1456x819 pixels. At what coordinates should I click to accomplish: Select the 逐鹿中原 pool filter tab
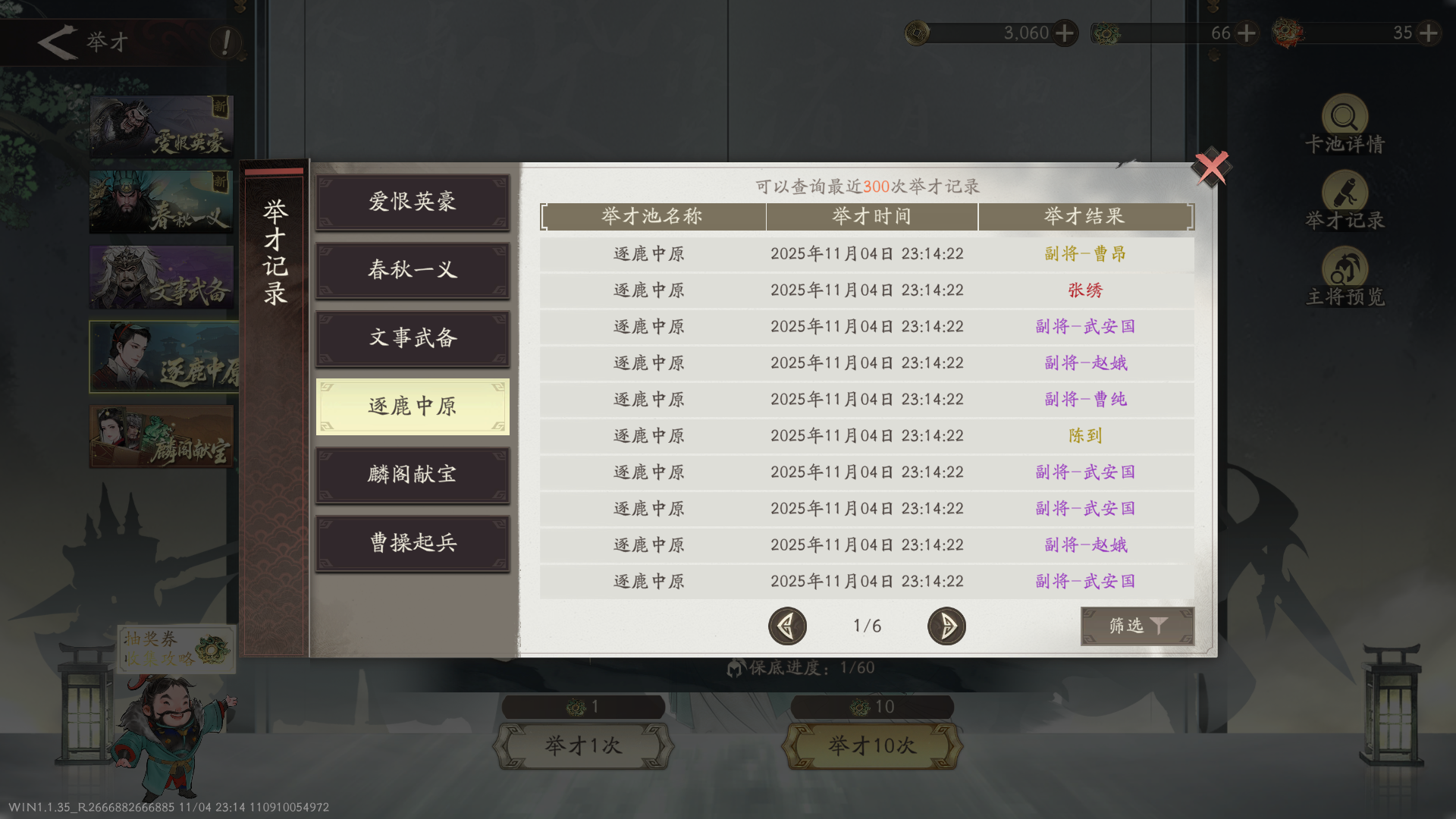pos(413,407)
